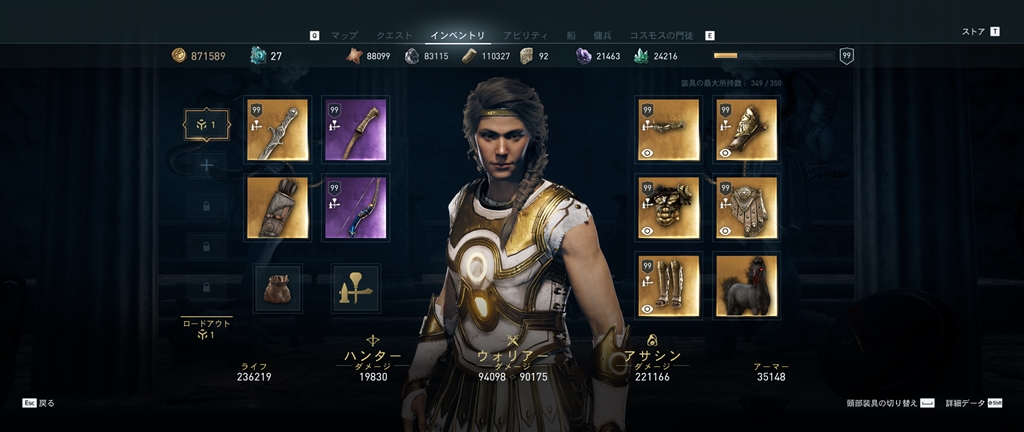Go back with the 戻る button
Image resolution: width=1024 pixels, height=432 pixels.
coord(40,403)
